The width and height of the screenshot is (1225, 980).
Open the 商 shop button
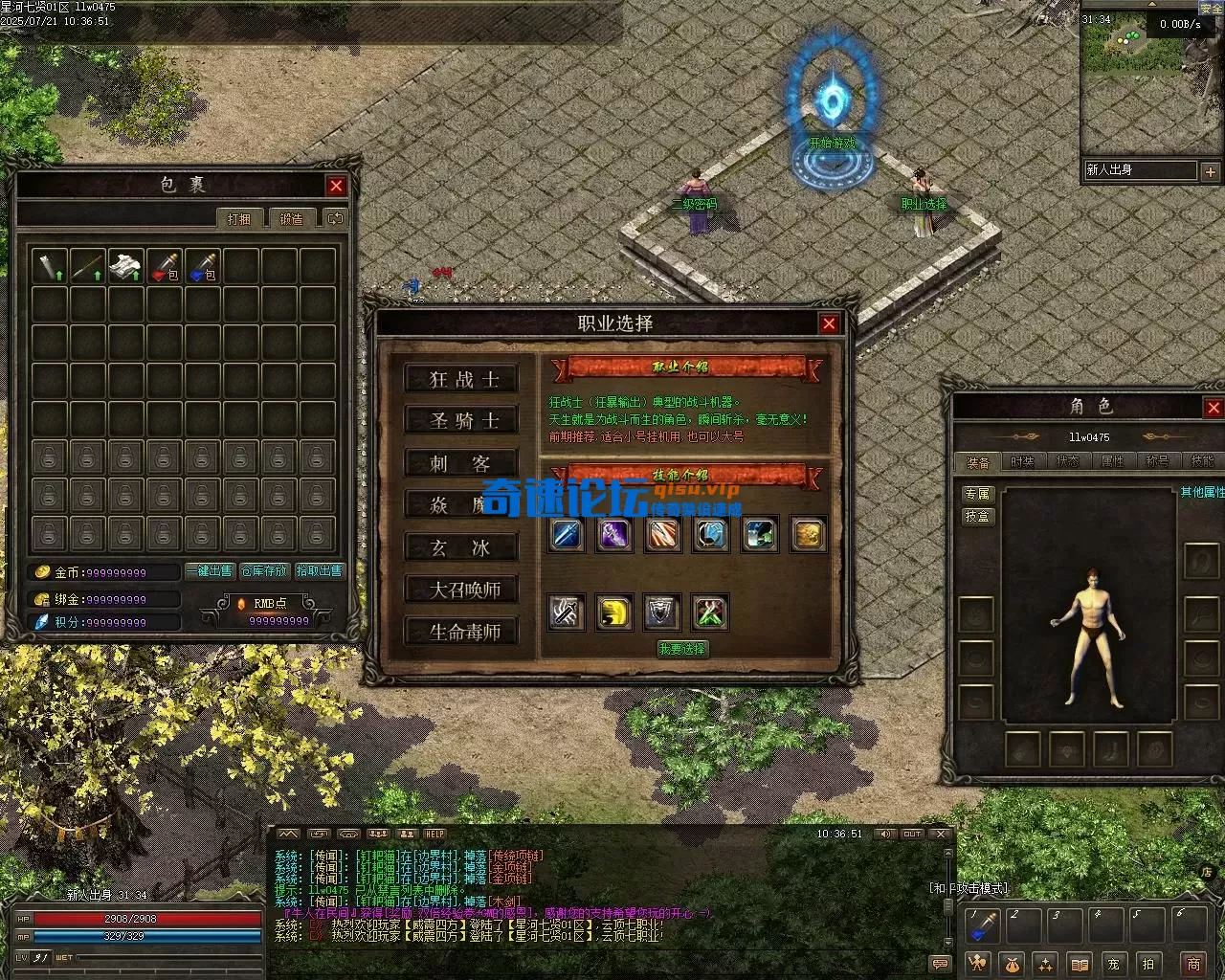[x=1192, y=964]
